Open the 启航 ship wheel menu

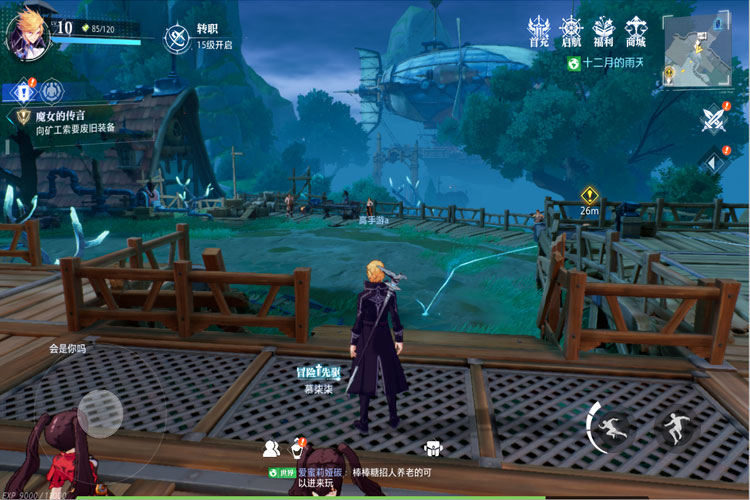(571, 31)
